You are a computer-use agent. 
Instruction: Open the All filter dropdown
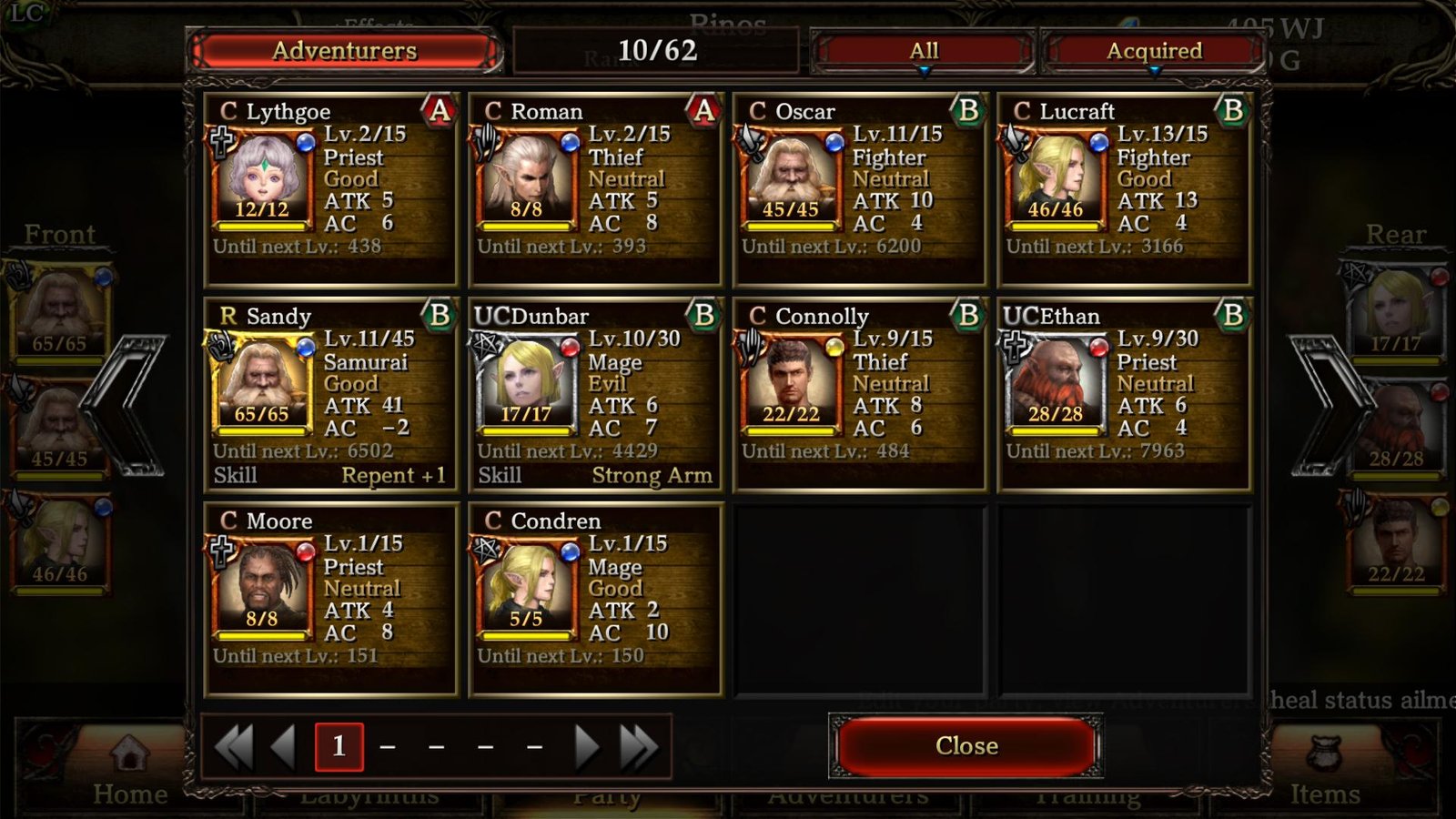(x=923, y=51)
